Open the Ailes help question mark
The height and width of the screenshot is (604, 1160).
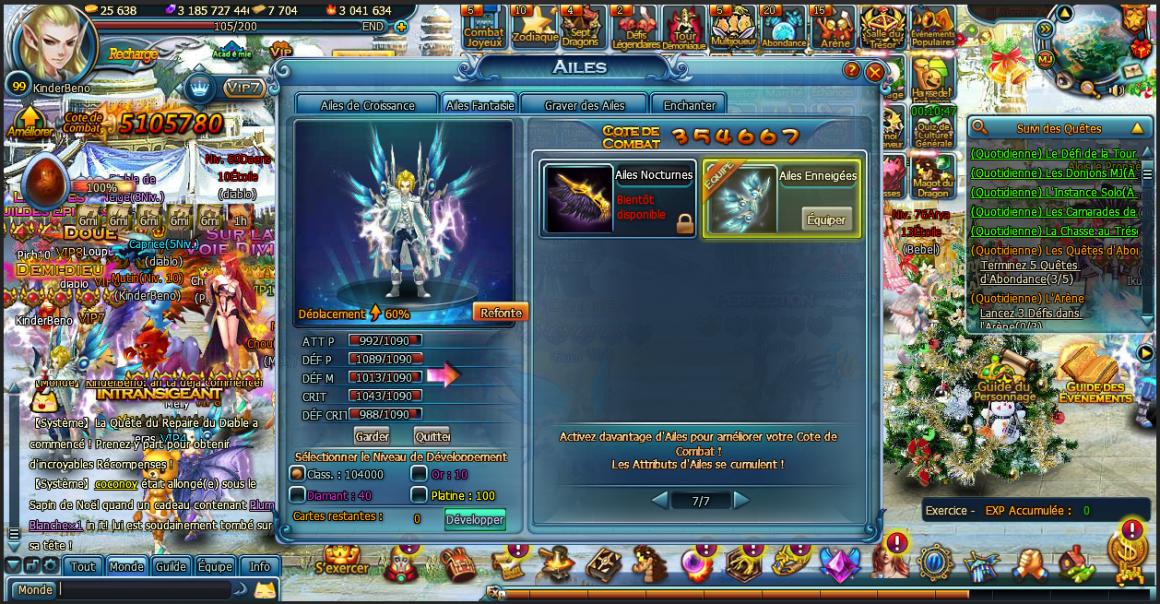(x=852, y=70)
